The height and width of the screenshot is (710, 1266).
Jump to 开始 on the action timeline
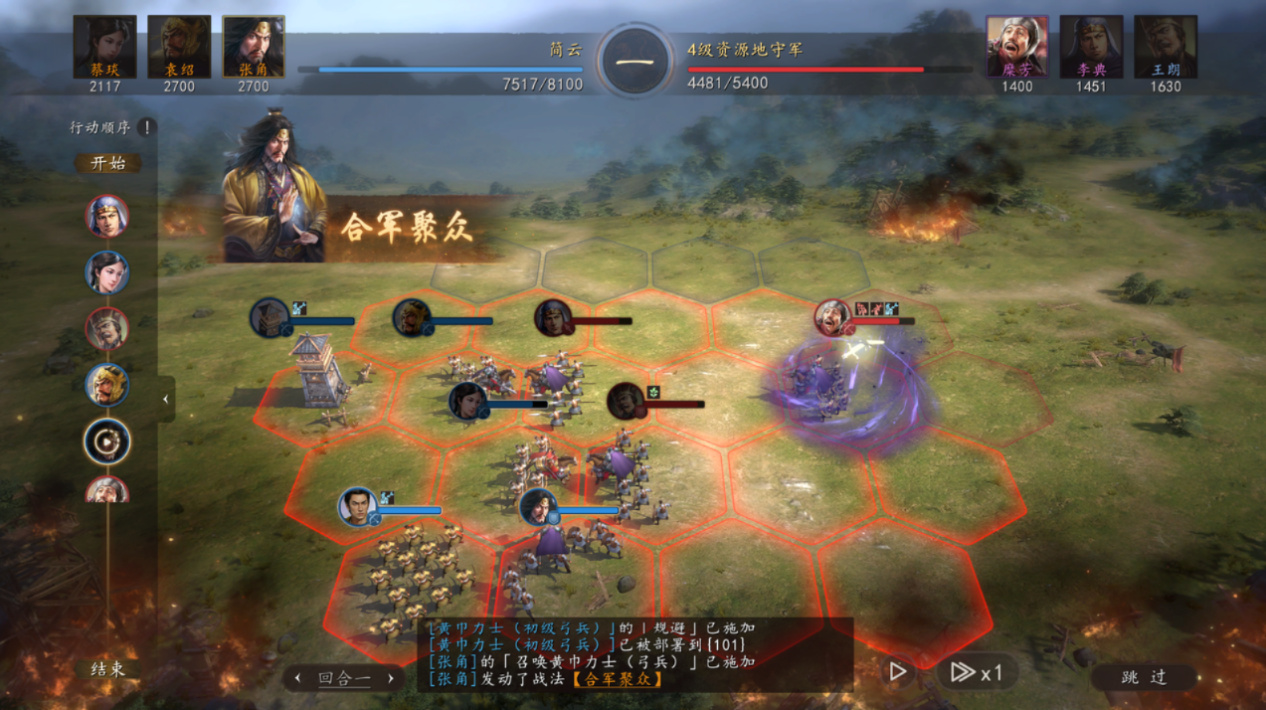[108, 163]
